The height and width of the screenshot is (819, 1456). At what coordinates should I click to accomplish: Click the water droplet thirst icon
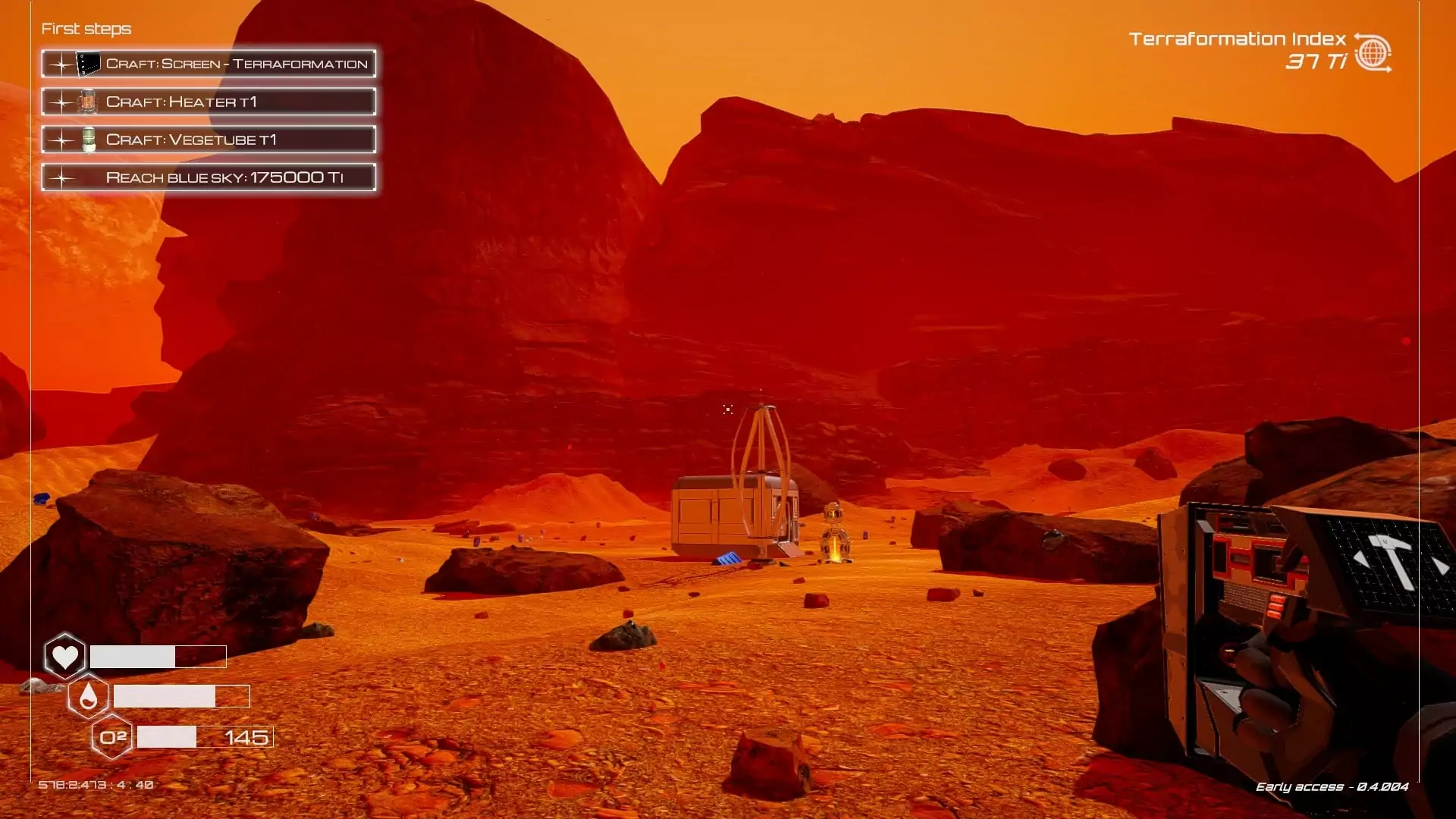[88, 696]
